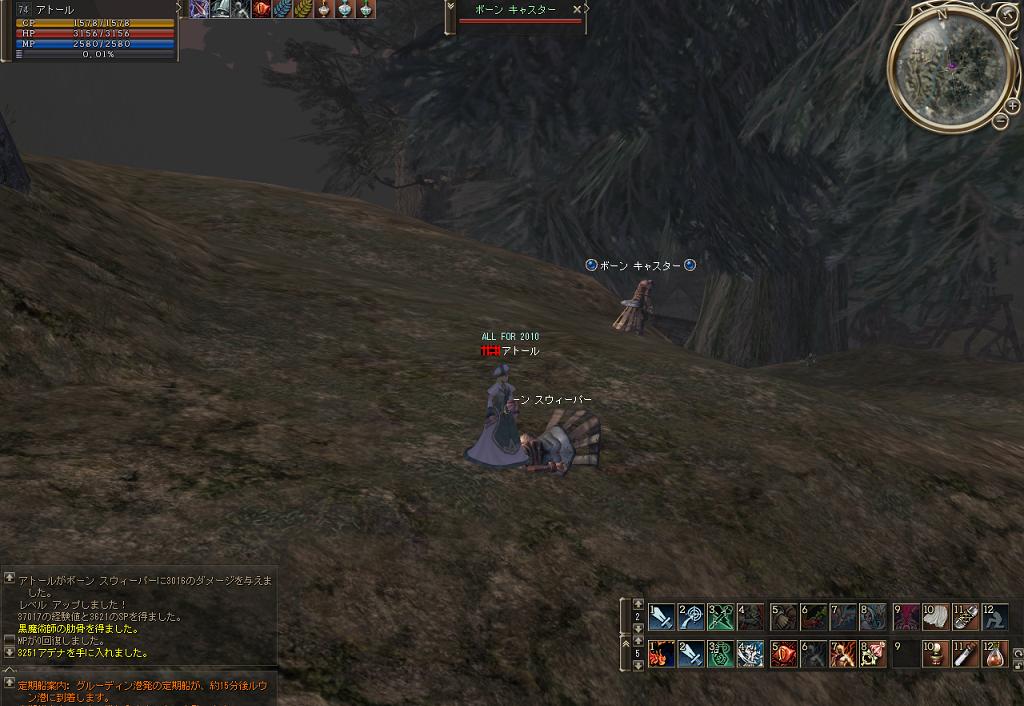Close the ボーン キャスター target window
1024x706 pixels.
[x=577, y=9]
